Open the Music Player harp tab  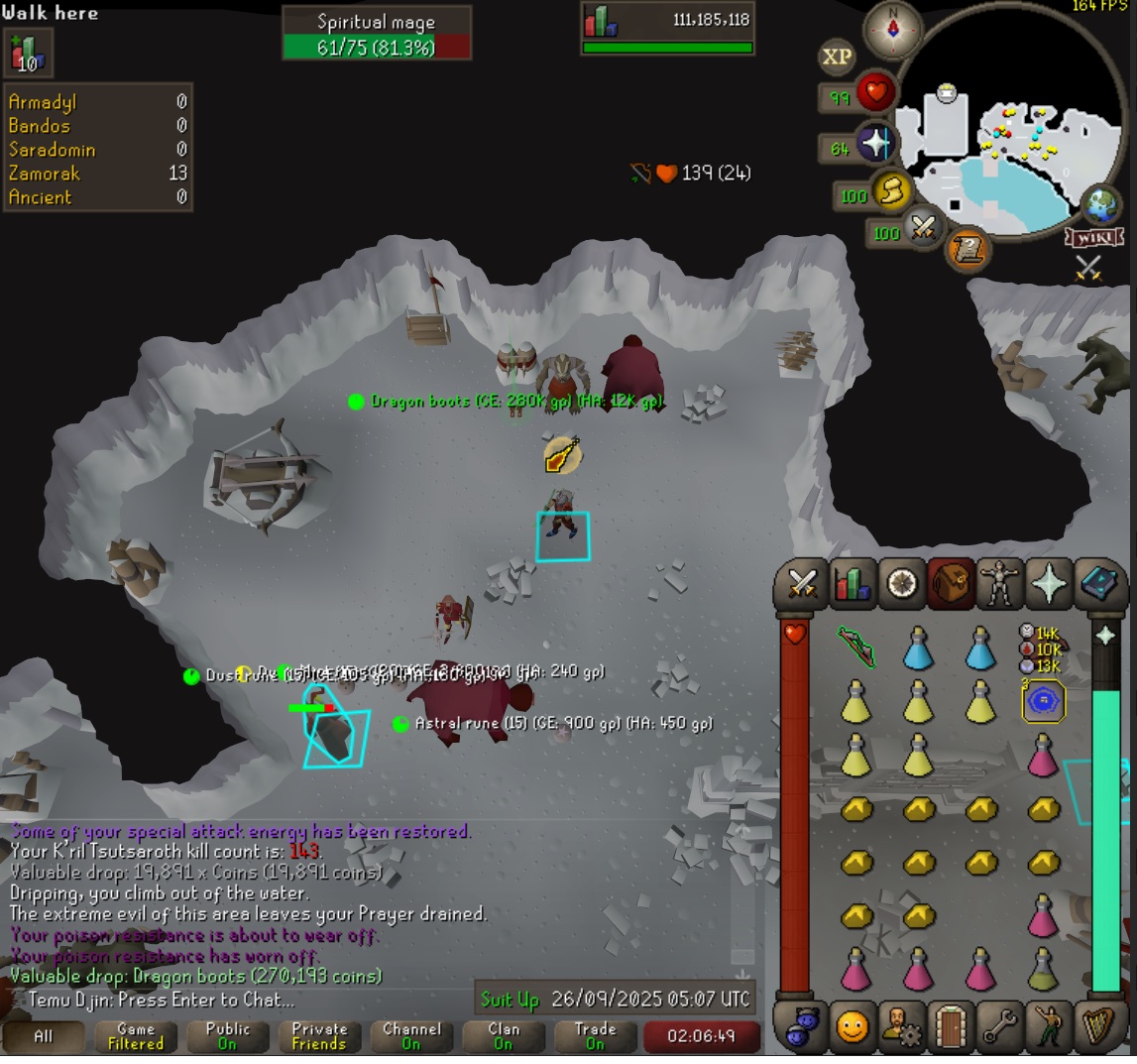pyautogui.click(x=1098, y=1026)
